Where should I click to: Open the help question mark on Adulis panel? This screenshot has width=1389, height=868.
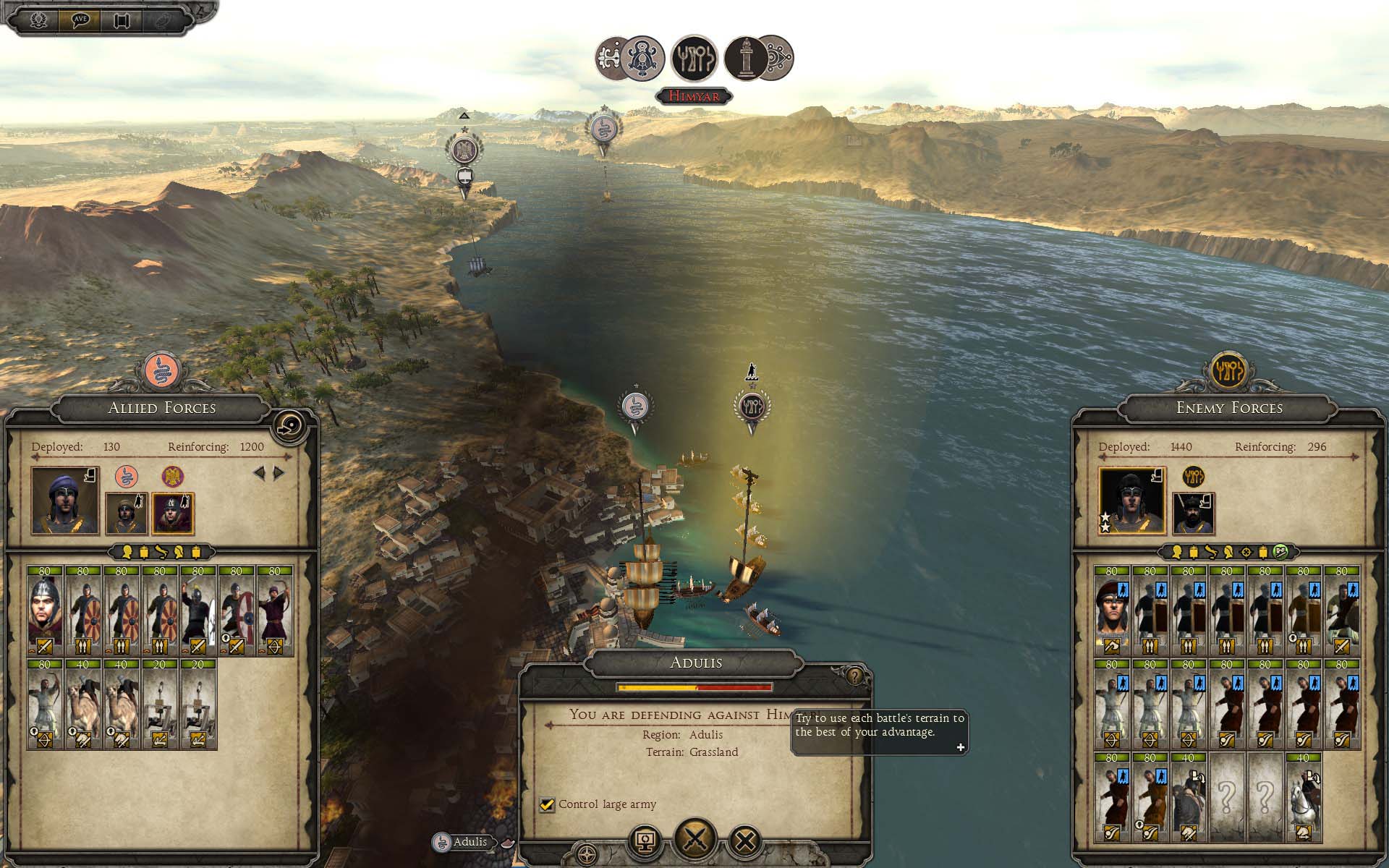coord(855,676)
